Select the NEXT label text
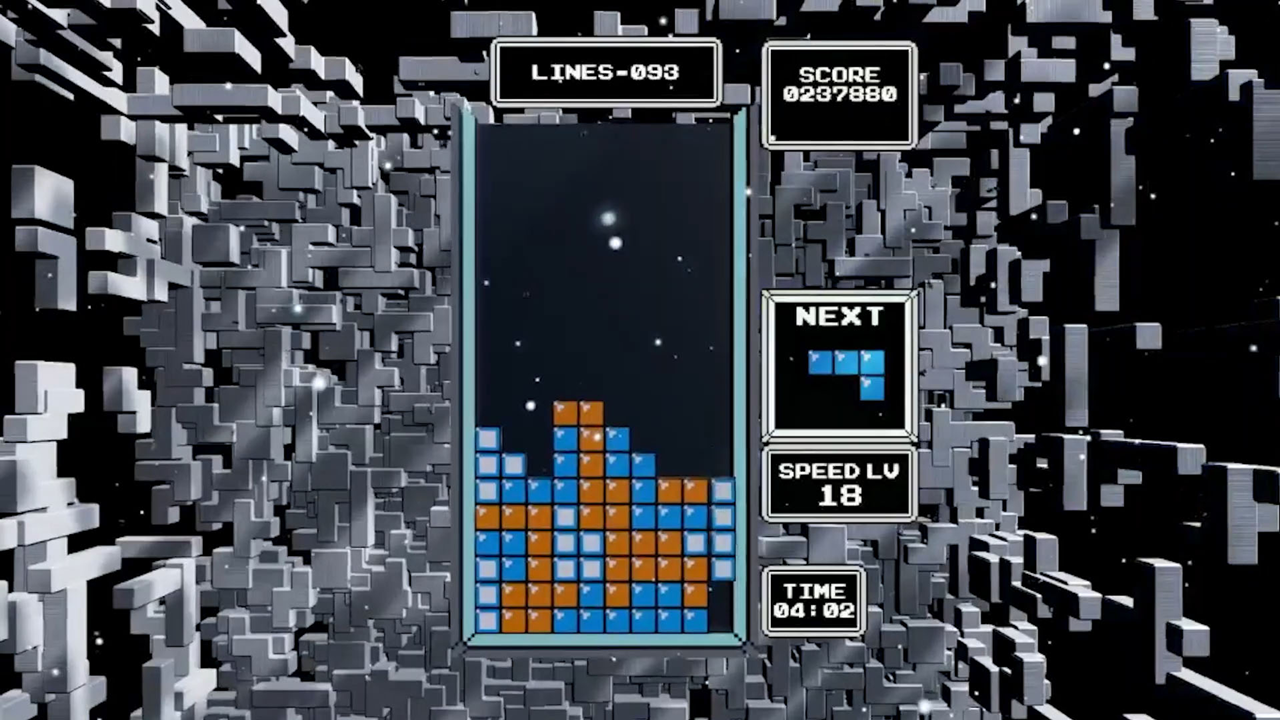1280x720 pixels. point(840,317)
